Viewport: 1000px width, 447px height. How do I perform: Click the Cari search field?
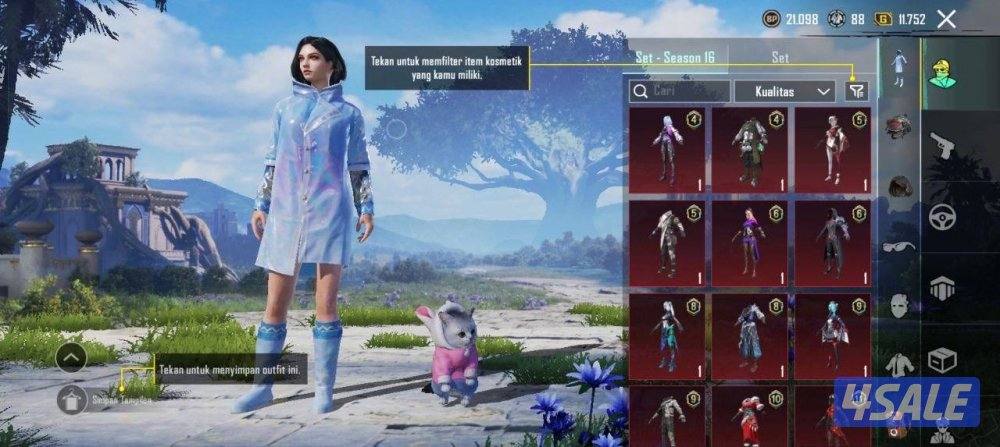click(x=678, y=91)
